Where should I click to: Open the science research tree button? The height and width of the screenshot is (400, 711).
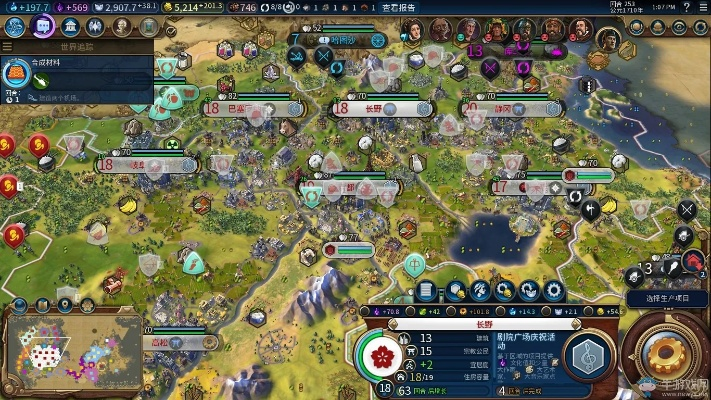click(16, 27)
